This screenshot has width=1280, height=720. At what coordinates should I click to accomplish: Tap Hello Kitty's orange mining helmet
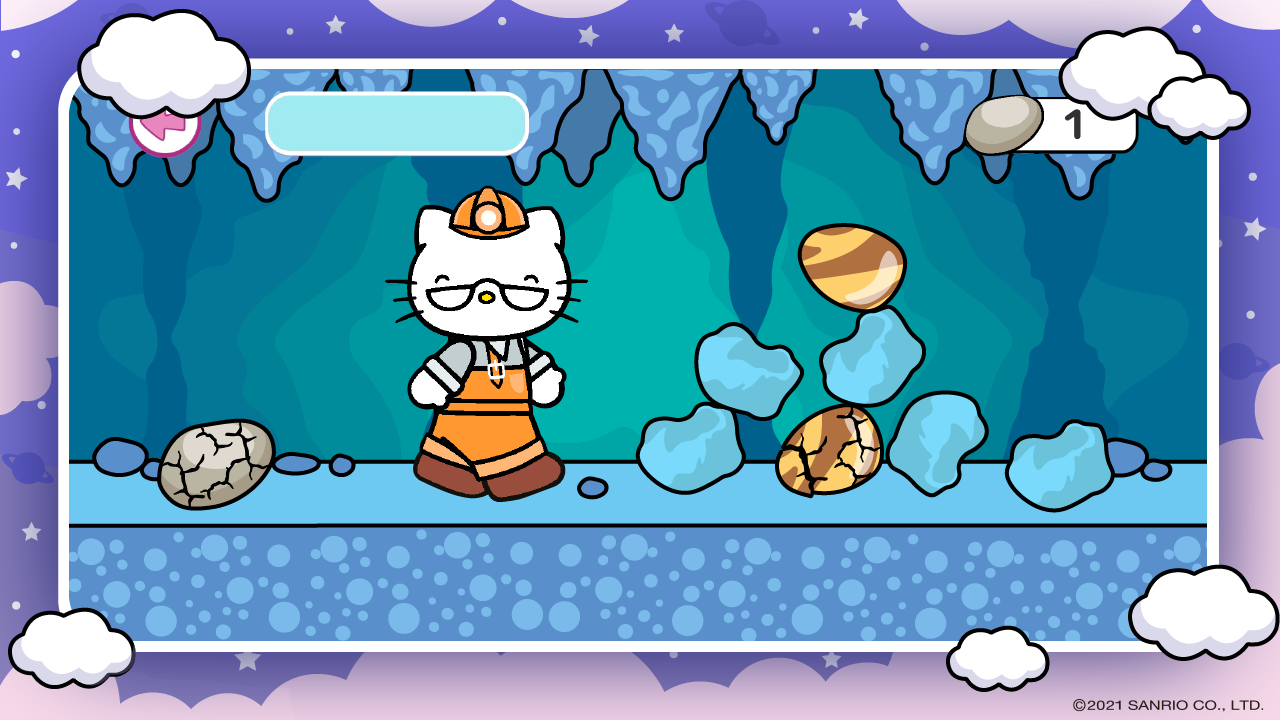pyautogui.click(x=487, y=207)
